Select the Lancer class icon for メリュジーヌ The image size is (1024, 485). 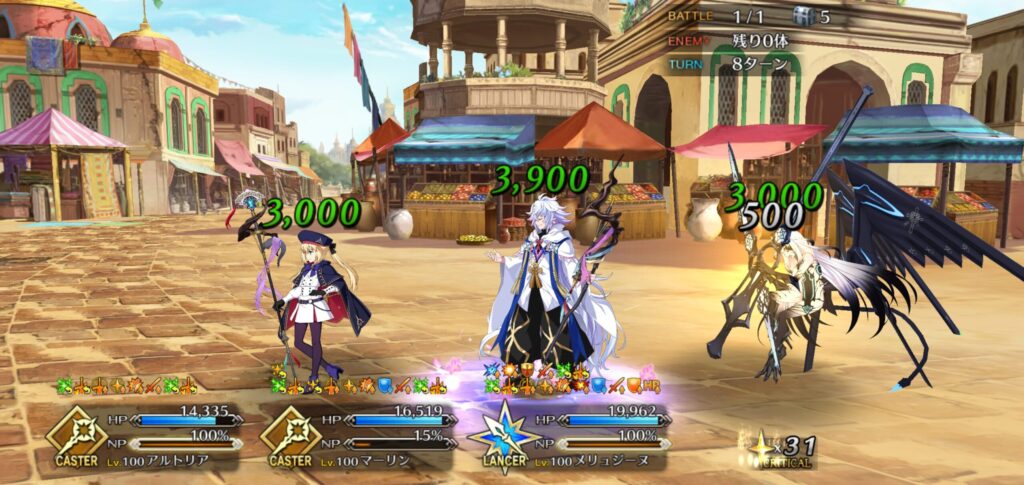click(501, 434)
